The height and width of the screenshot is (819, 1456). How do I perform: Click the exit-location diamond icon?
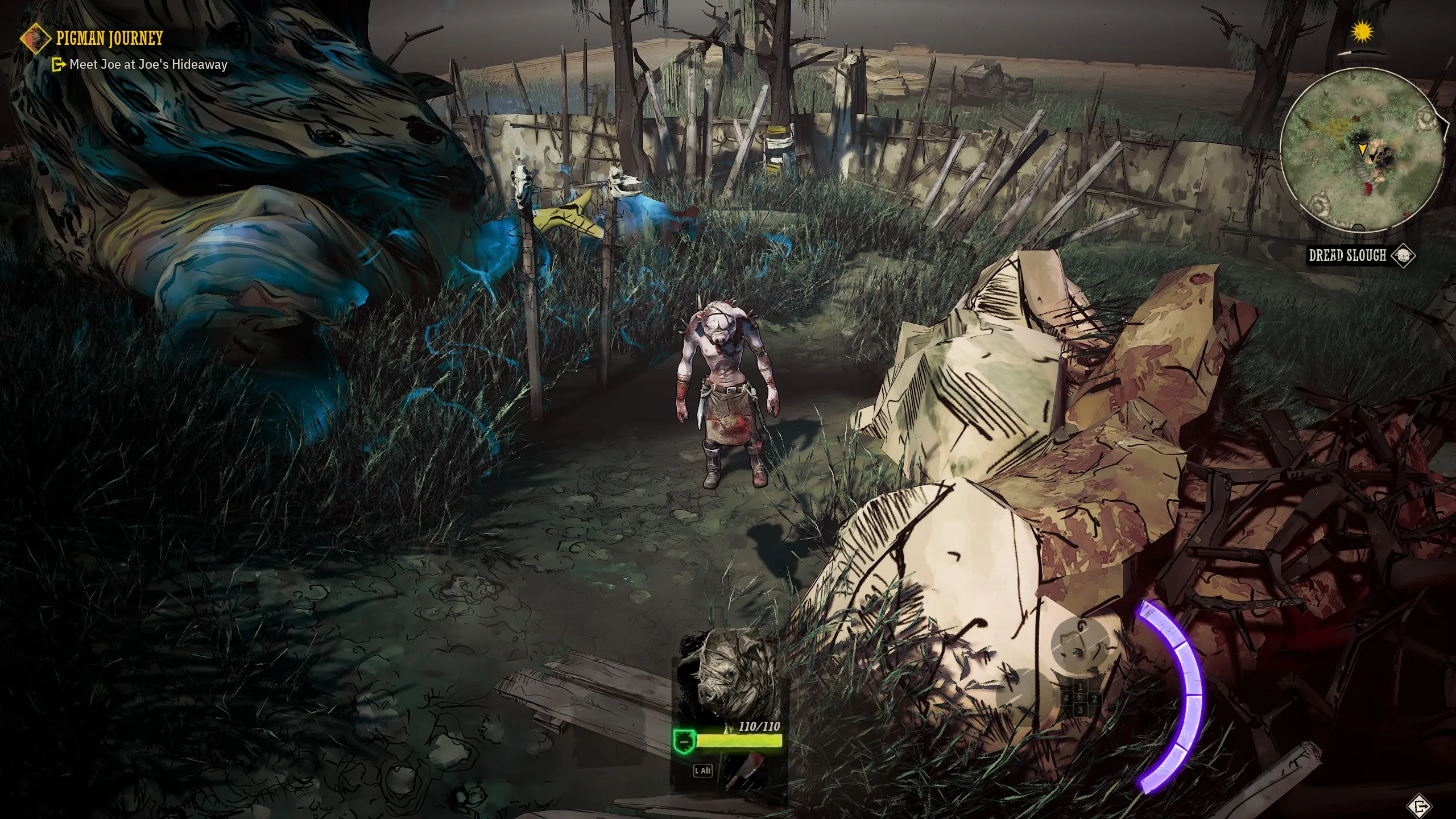click(x=1420, y=806)
